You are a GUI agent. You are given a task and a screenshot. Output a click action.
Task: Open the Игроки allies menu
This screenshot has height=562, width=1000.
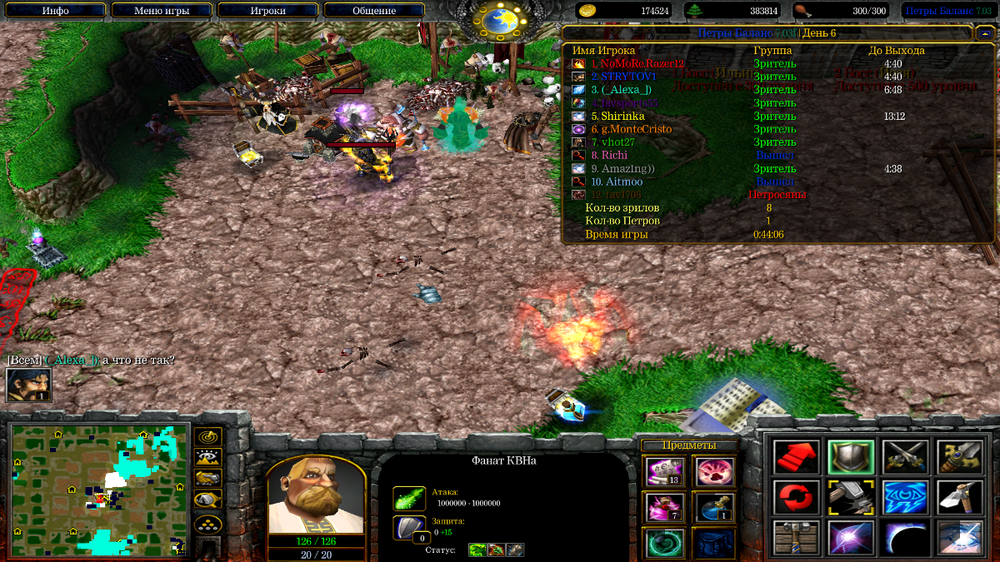pos(268,10)
